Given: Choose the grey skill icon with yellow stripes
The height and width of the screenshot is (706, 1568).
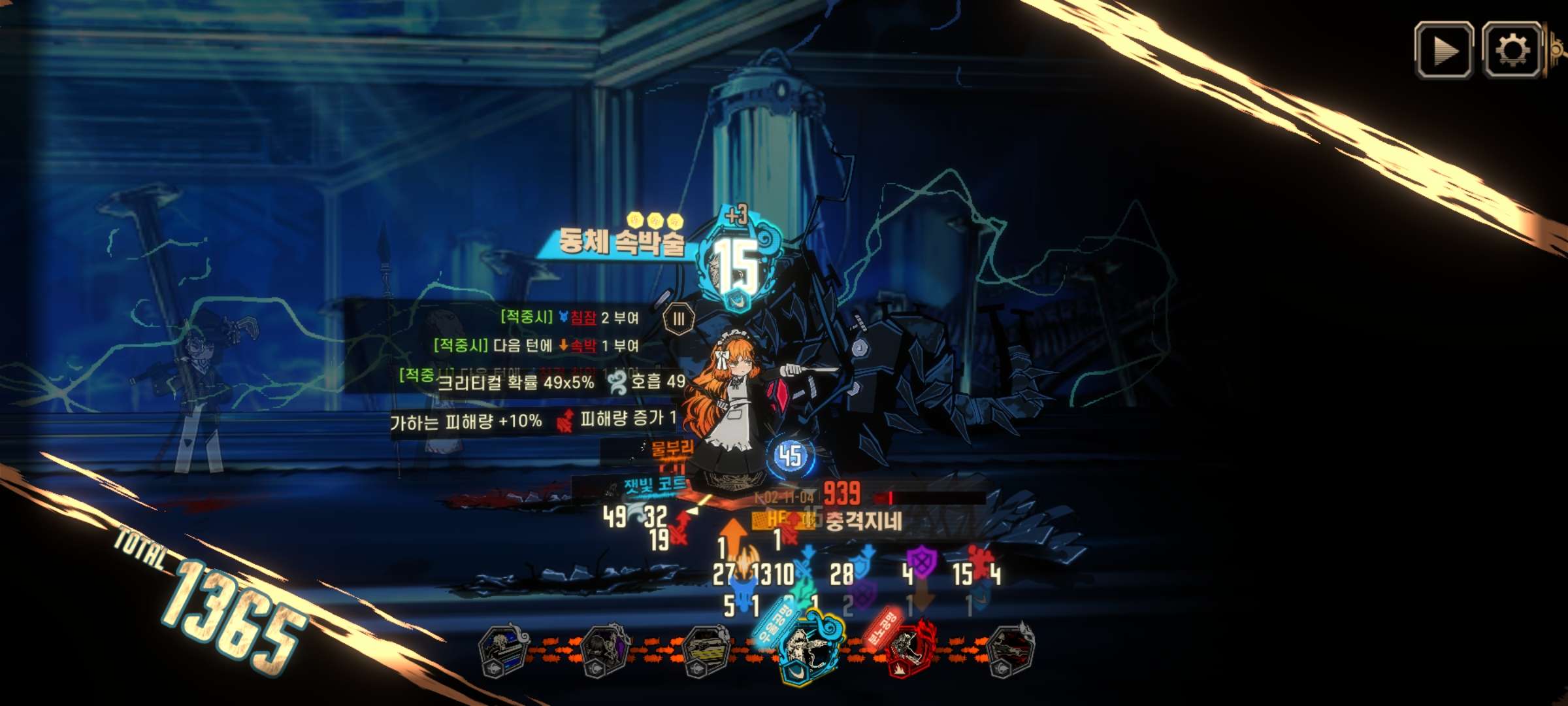Looking at the screenshot, I should [706, 650].
